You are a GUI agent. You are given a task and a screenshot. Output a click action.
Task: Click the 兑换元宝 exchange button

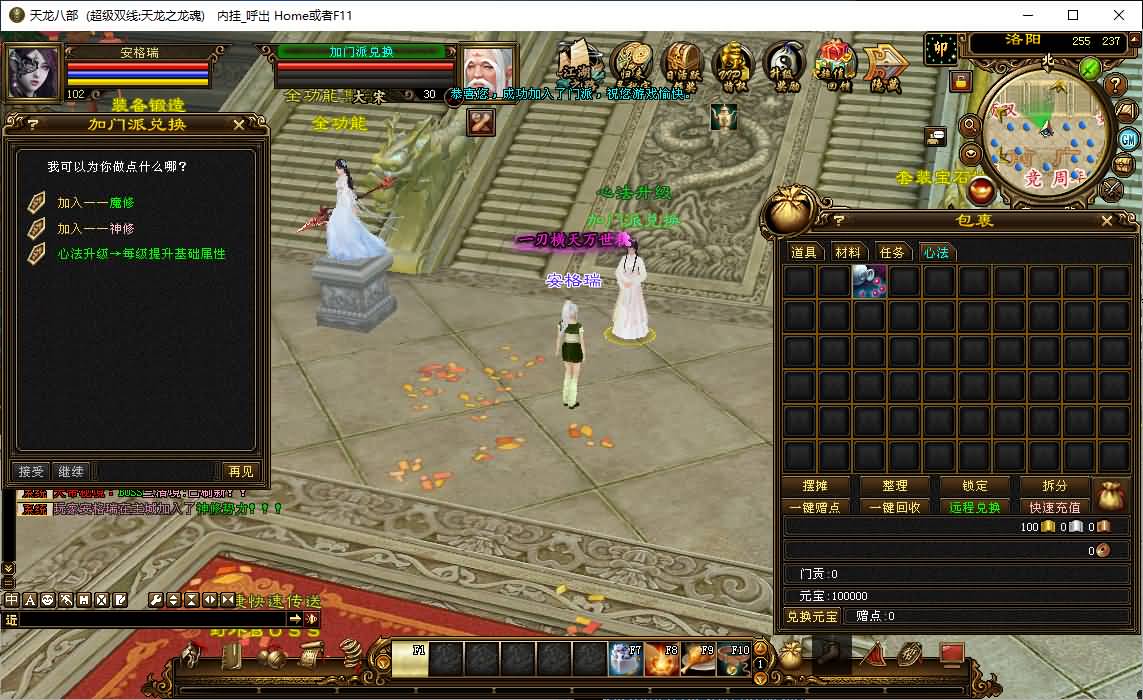pos(811,616)
